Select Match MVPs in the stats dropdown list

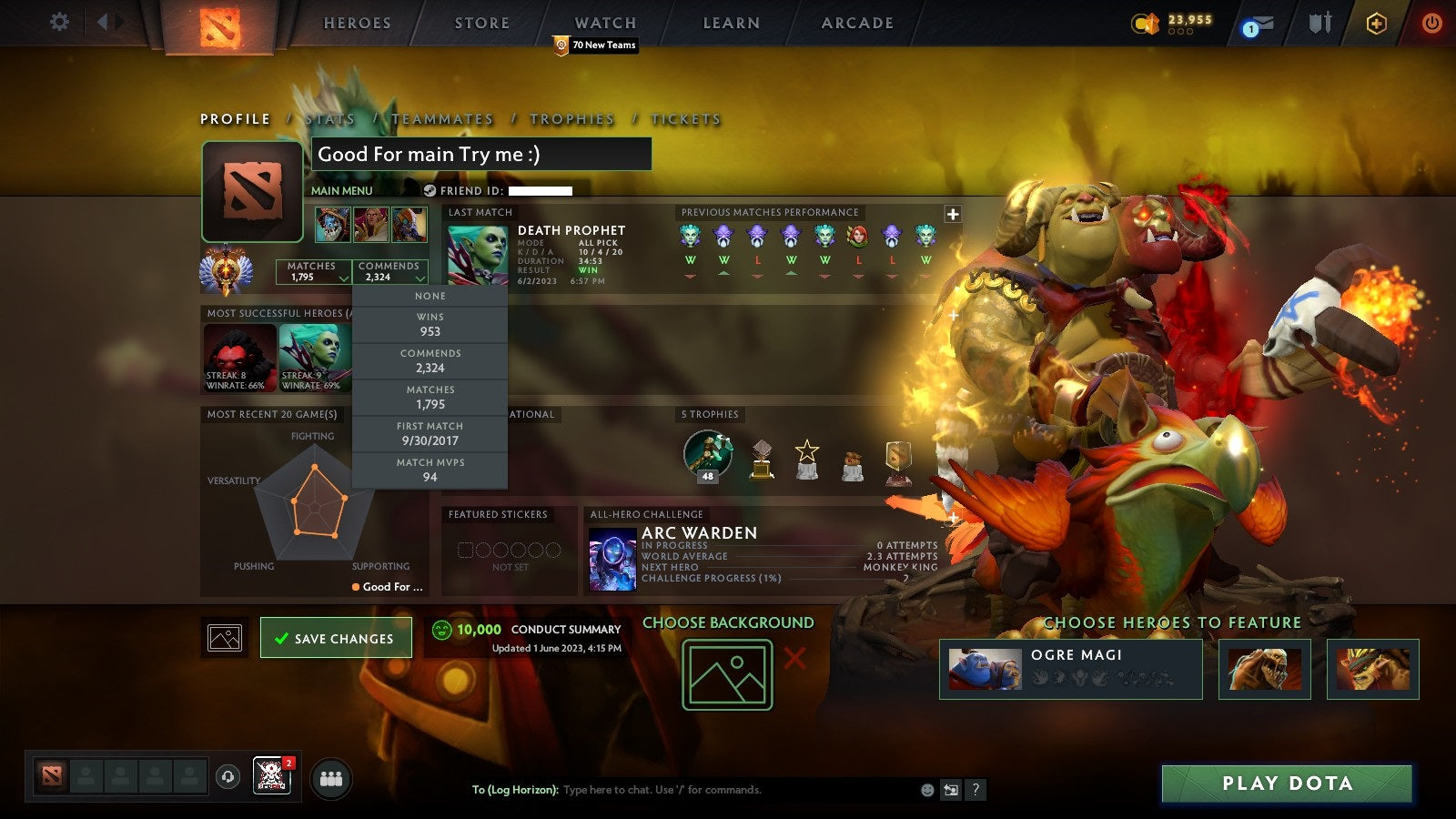(430, 470)
